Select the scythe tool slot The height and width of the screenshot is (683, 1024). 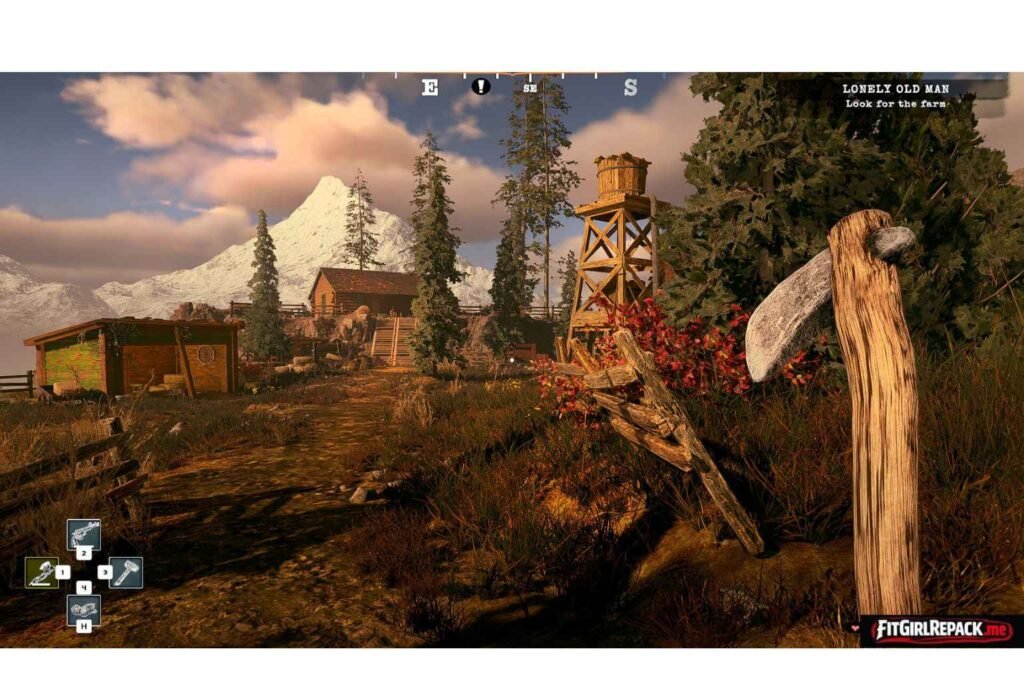(x=41, y=572)
